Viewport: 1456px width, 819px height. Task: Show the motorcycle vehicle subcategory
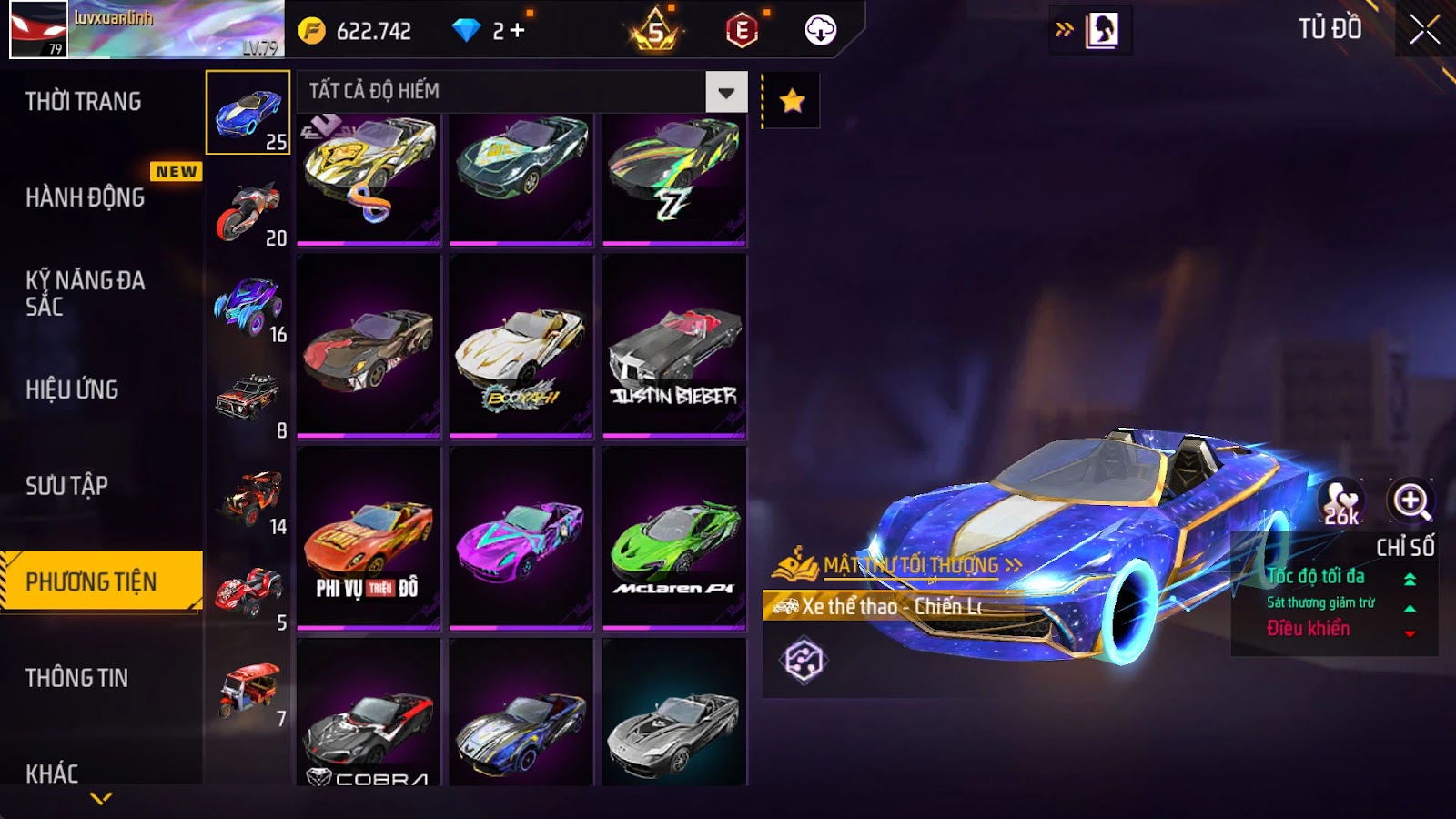pos(248,210)
